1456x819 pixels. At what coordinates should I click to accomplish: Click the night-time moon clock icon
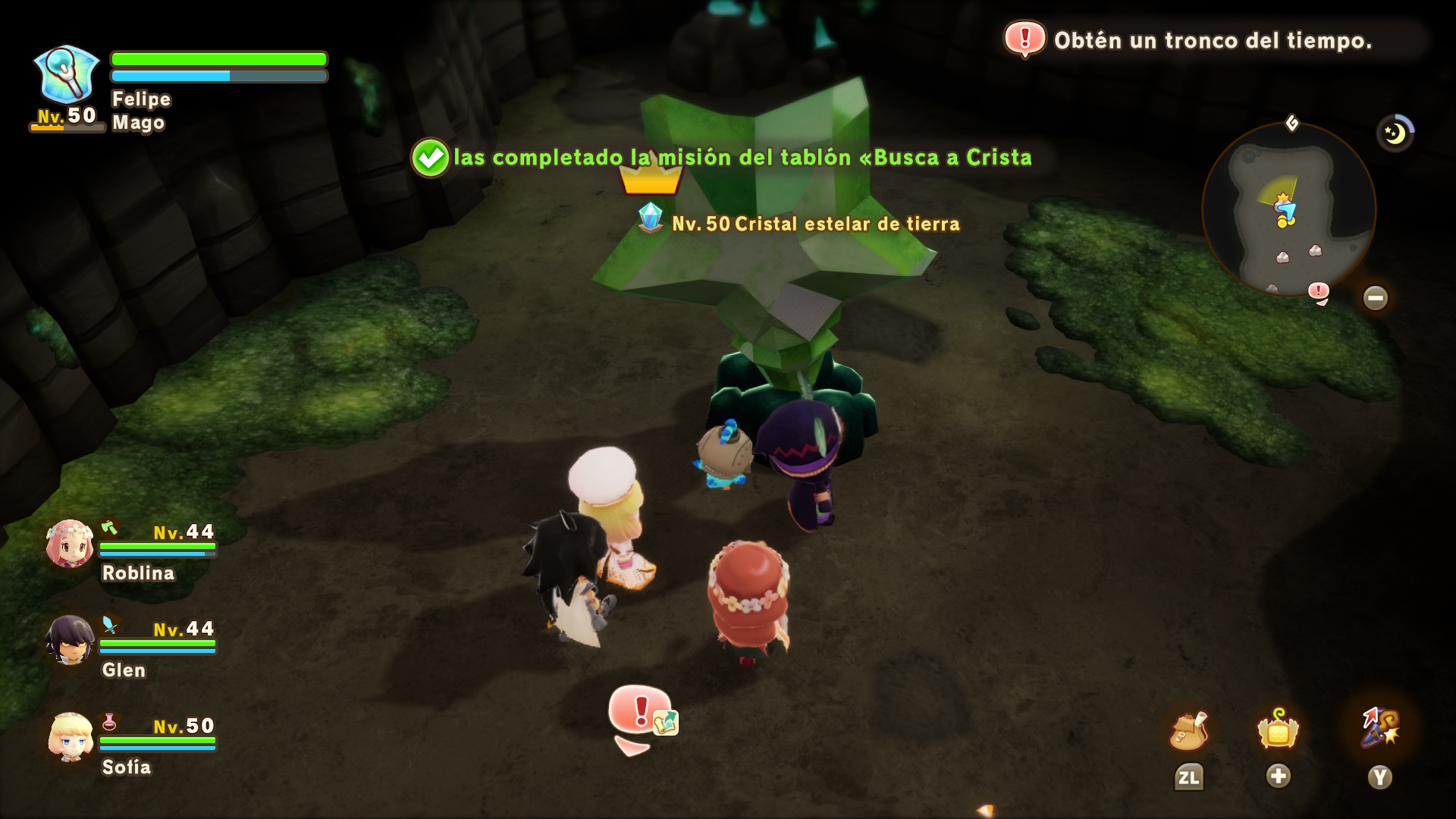point(1395,133)
